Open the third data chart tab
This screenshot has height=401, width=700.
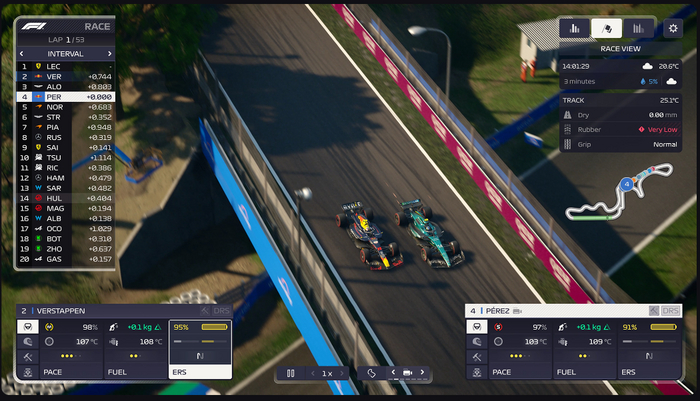pyautogui.click(x=639, y=28)
